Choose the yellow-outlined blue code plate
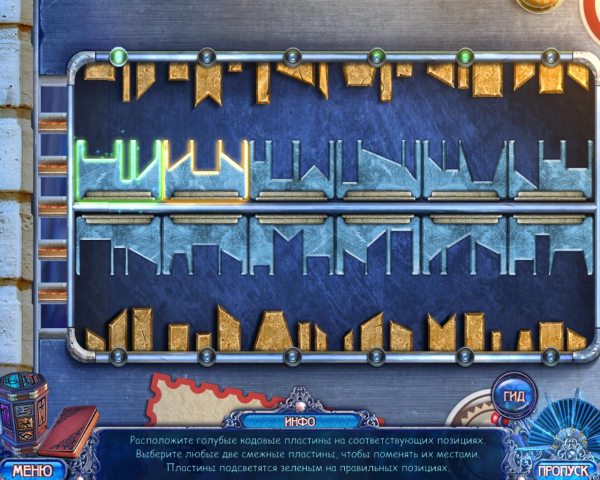The width and height of the screenshot is (600, 480). point(206,169)
